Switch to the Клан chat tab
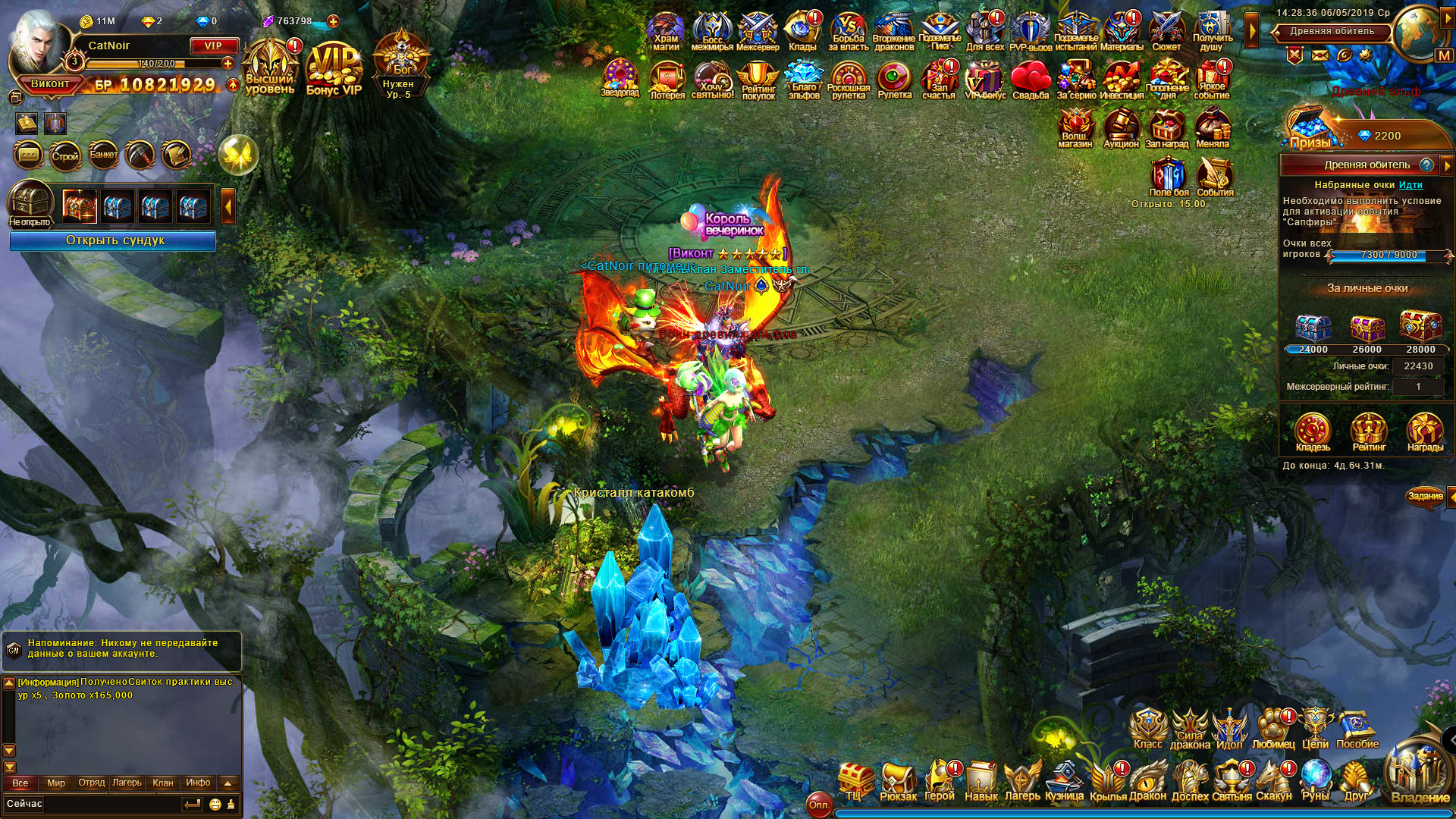 [162, 783]
